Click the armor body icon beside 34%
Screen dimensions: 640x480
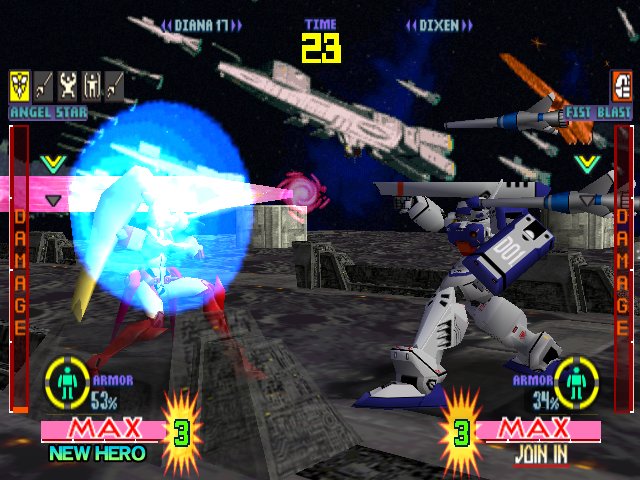click(576, 383)
